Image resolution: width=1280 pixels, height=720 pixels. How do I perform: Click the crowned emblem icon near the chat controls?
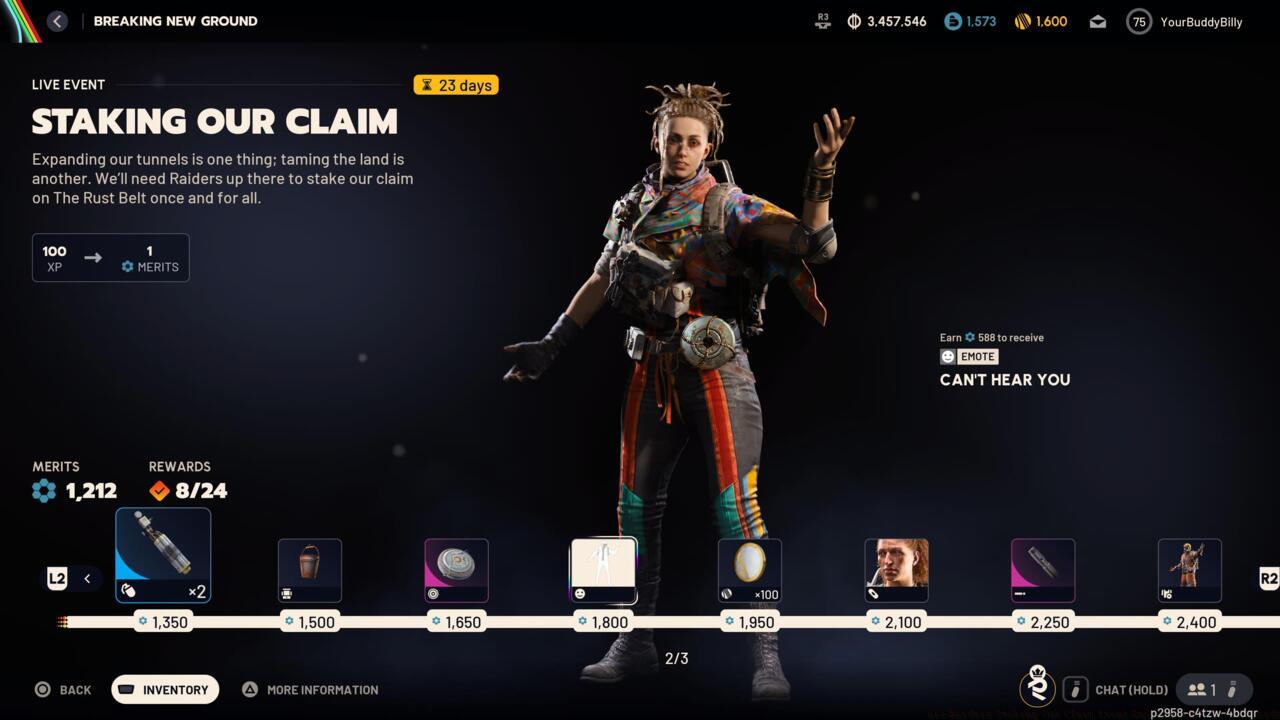(1037, 689)
